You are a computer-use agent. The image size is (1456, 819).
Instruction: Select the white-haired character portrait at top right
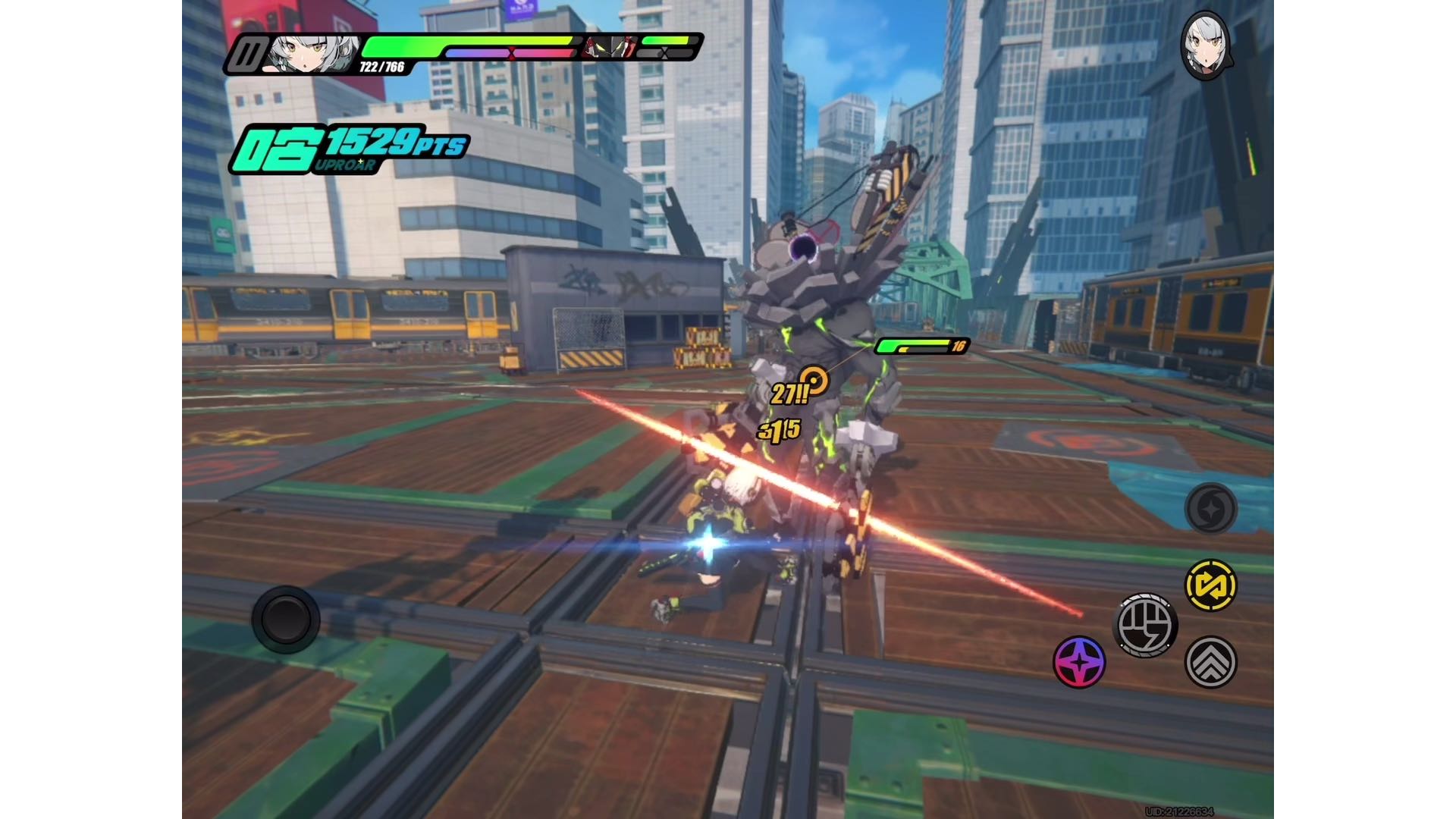tap(1205, 45)
